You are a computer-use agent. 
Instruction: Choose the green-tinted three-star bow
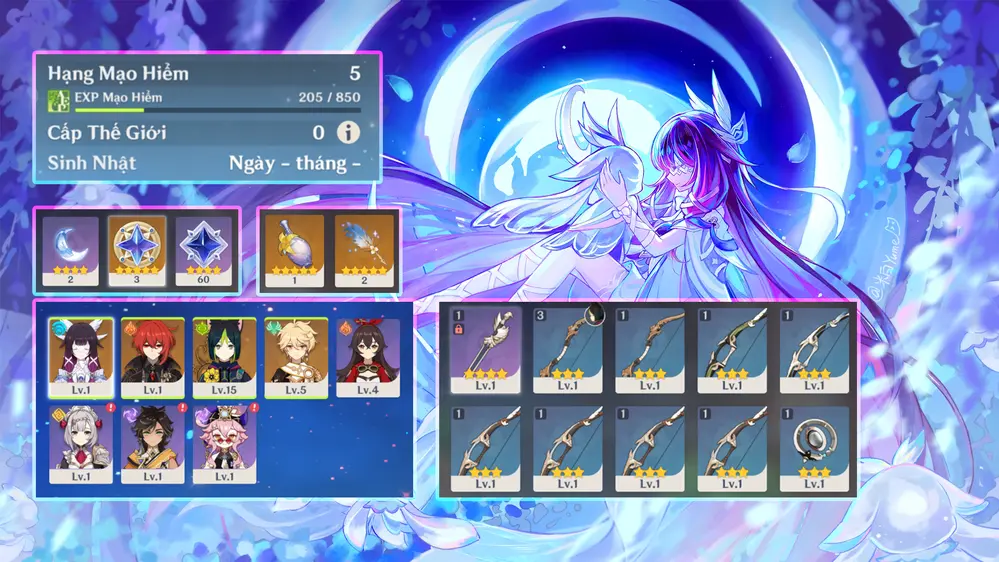[x=732, y=350]
